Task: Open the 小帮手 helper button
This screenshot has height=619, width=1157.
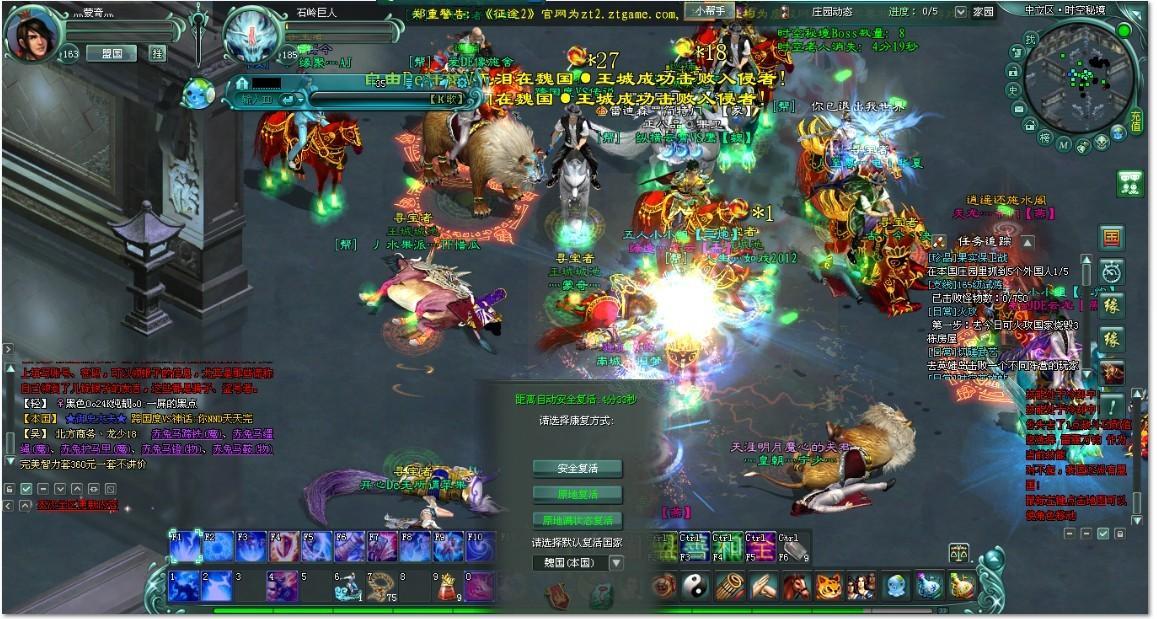Action: [x=707, y=11]
